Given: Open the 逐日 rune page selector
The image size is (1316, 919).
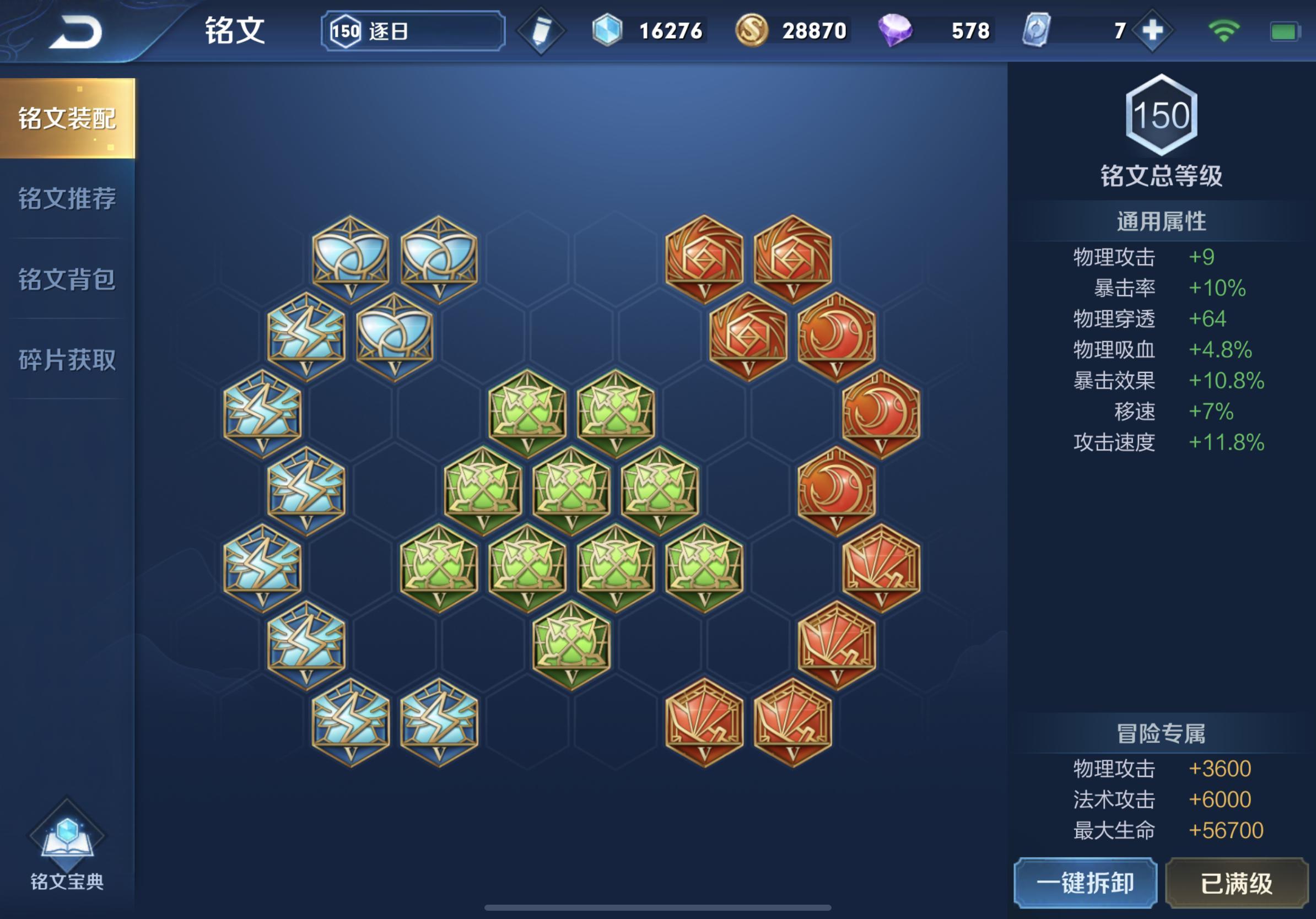Looking at the screenshot, I should pos(413,31).
